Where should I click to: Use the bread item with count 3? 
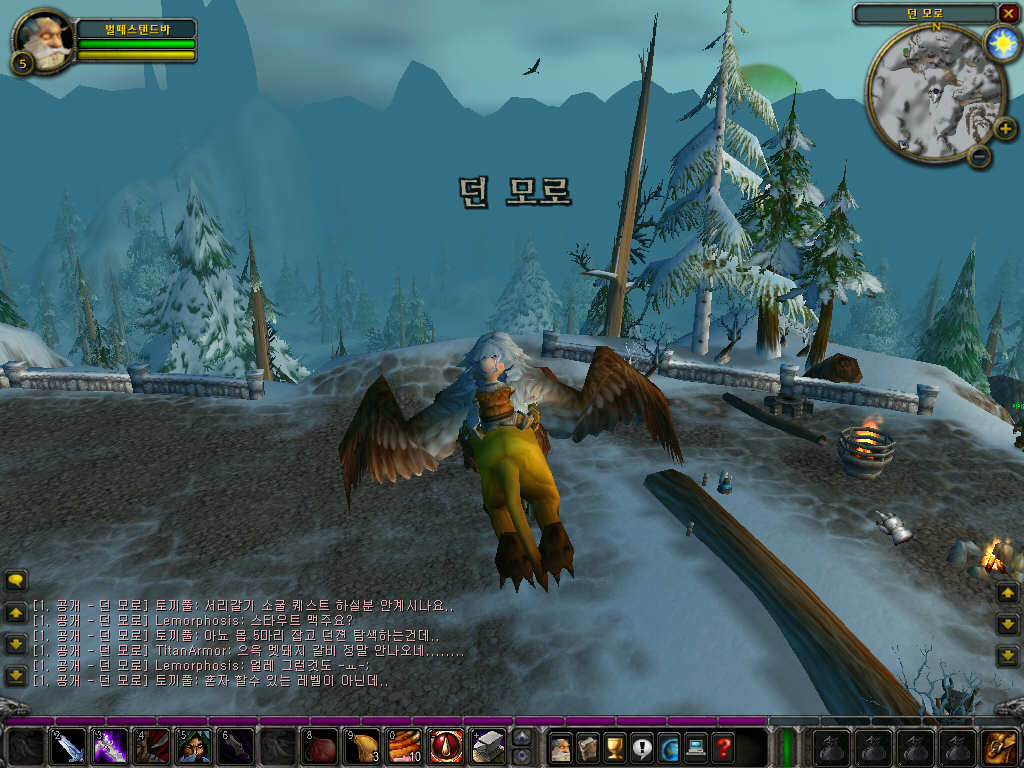pyautogui.click(x=362, y=747)
